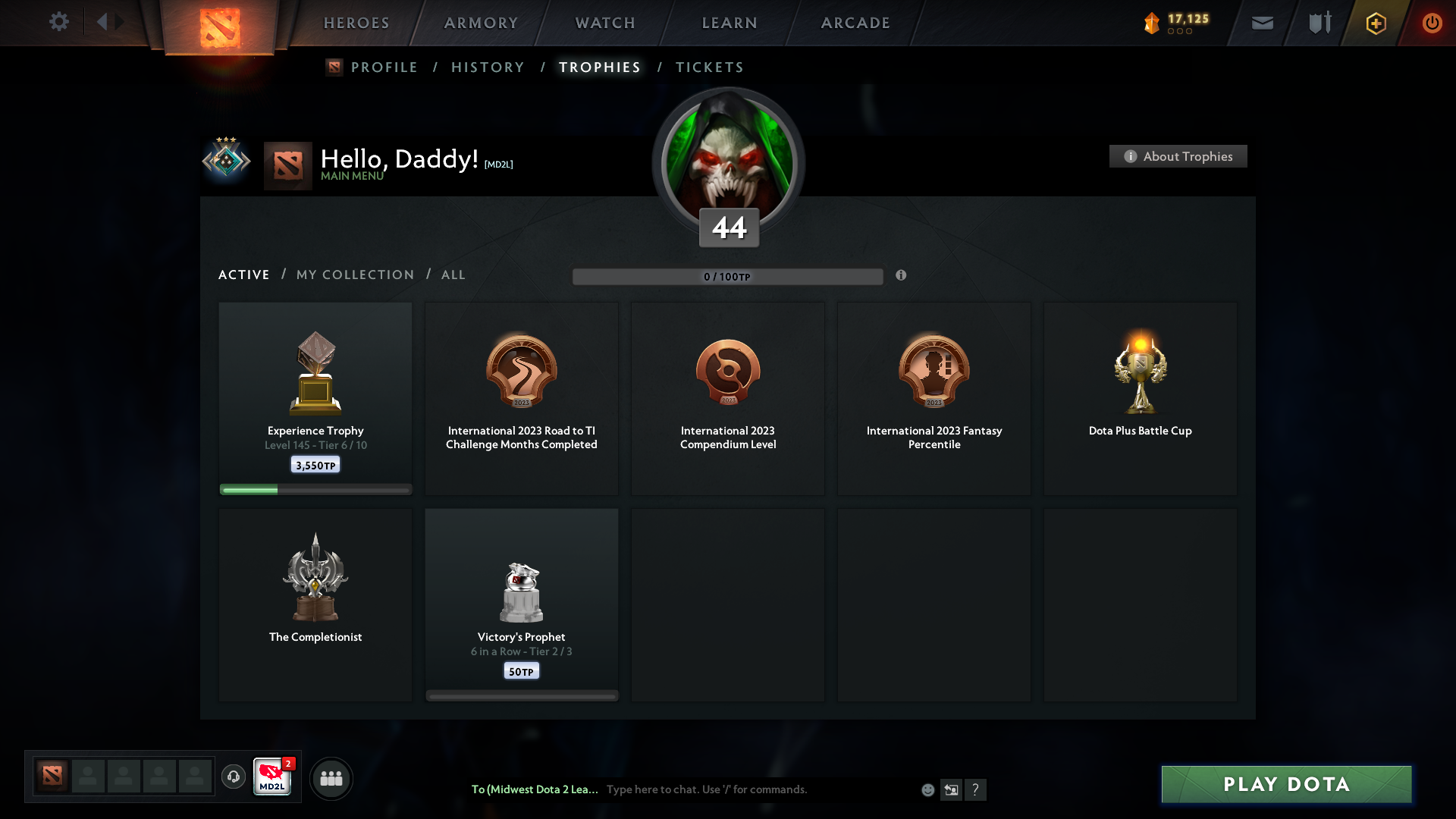The width and height of the screenshot is (1456, 819).
Task: Click the 0/100TP trophy progress bar
Action: (728, 276)
